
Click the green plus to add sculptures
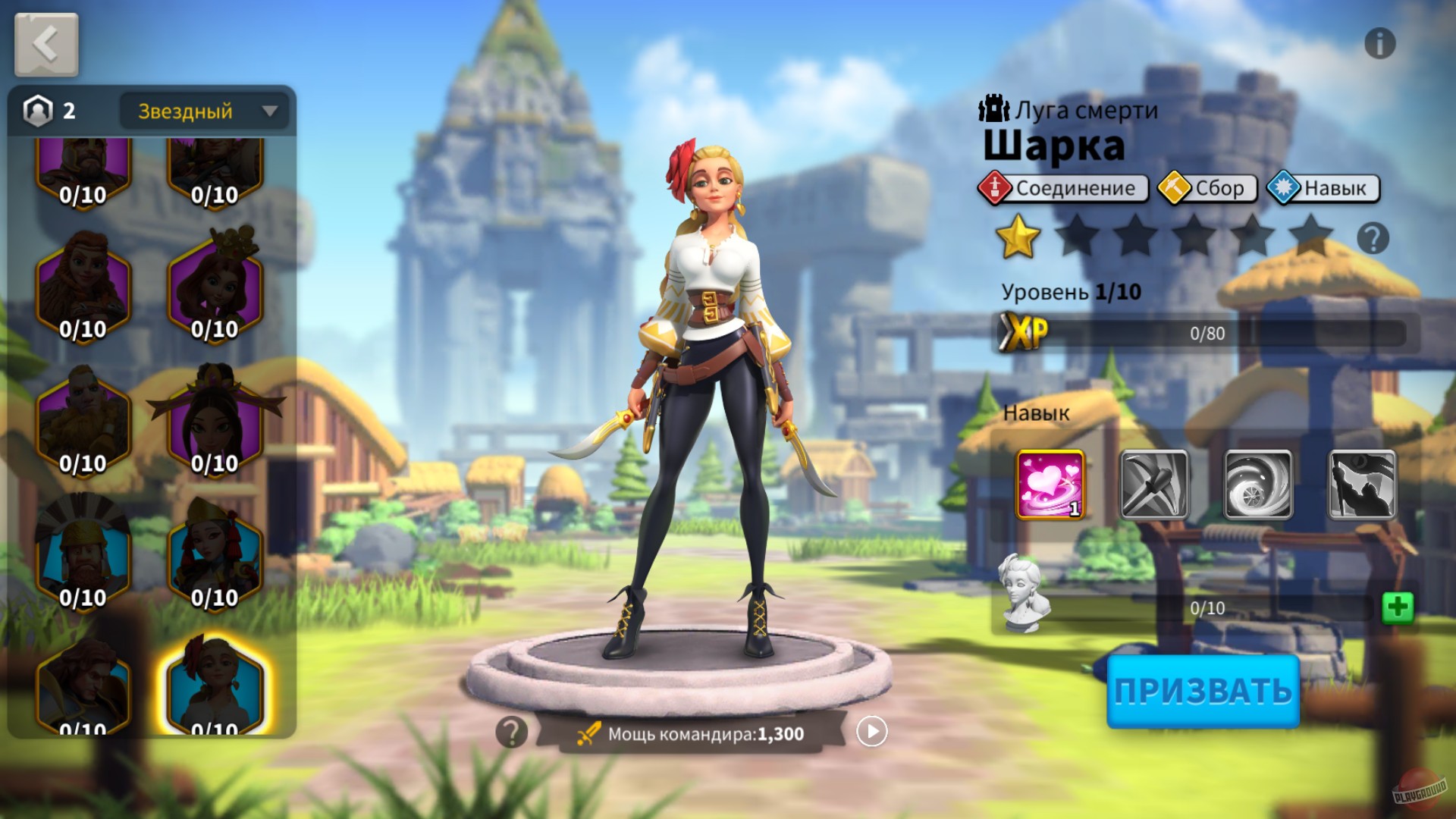1398,607
